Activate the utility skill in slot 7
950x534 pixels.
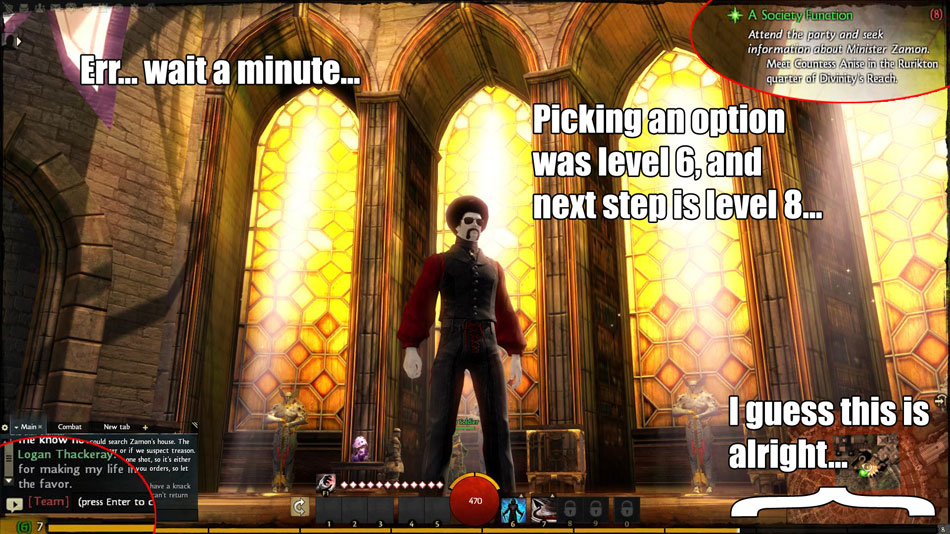point(542,508)
